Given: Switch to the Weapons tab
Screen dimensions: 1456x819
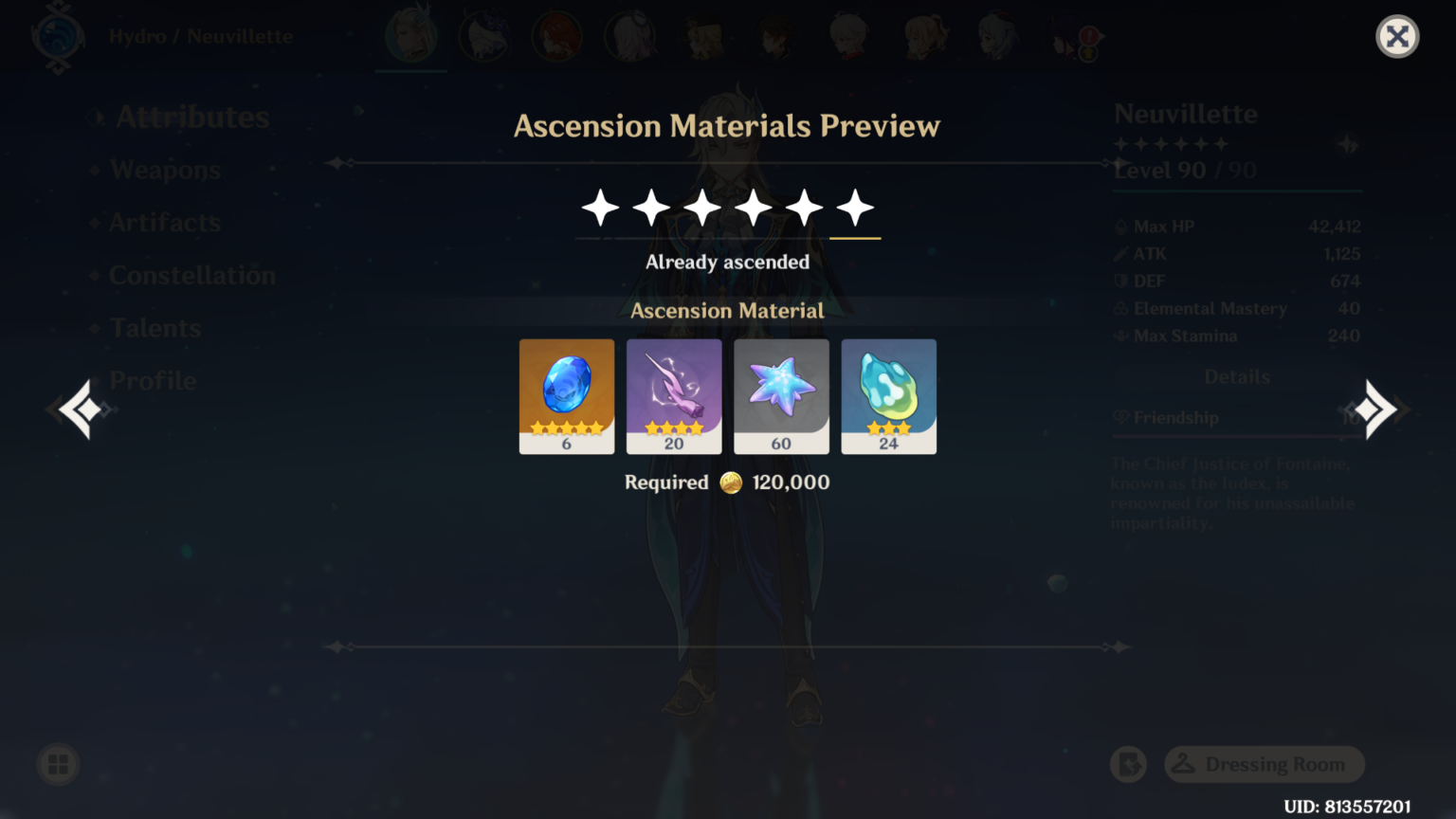Looking at the screenshot, I should click(x=164, y=170).
